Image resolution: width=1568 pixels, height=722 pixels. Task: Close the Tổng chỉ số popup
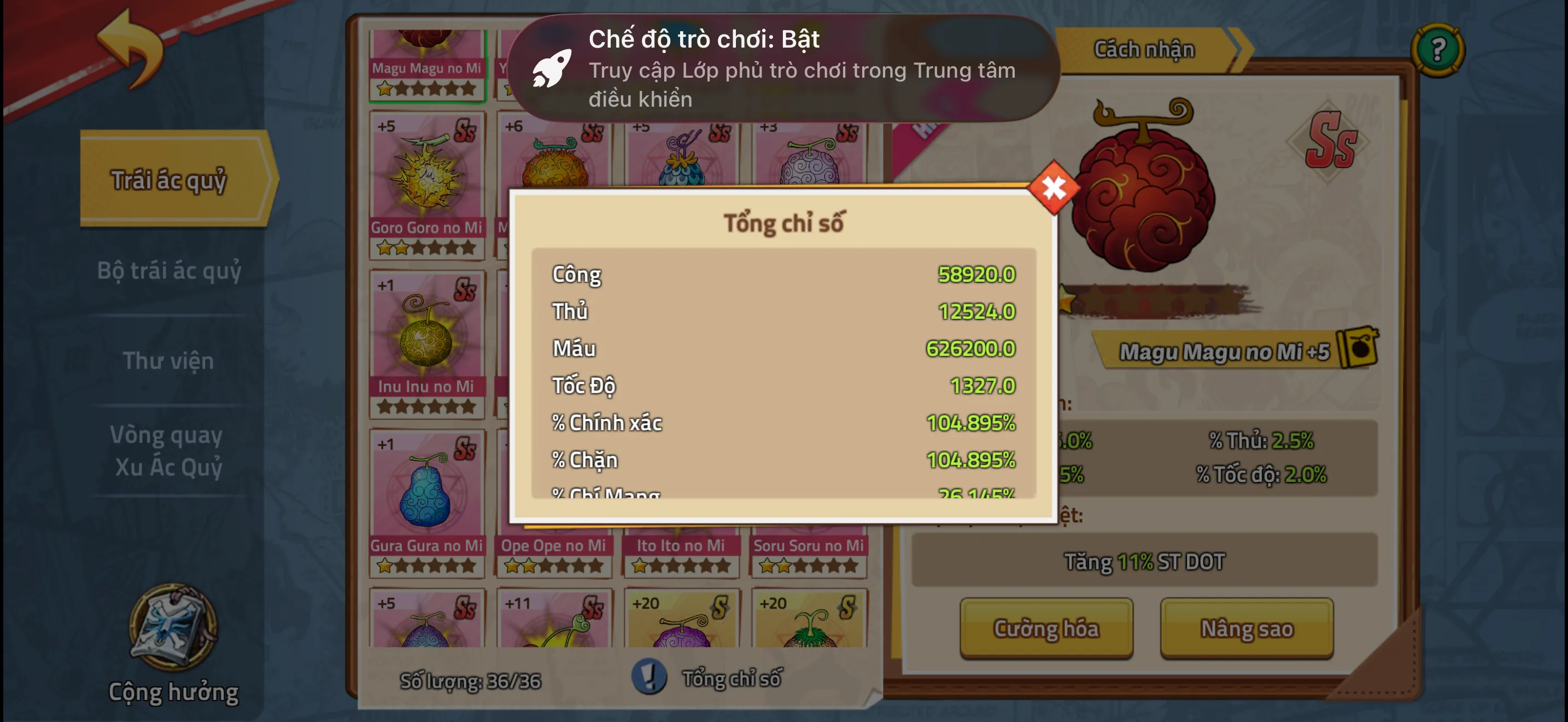pyautogui.click(x=1054, y=188)
